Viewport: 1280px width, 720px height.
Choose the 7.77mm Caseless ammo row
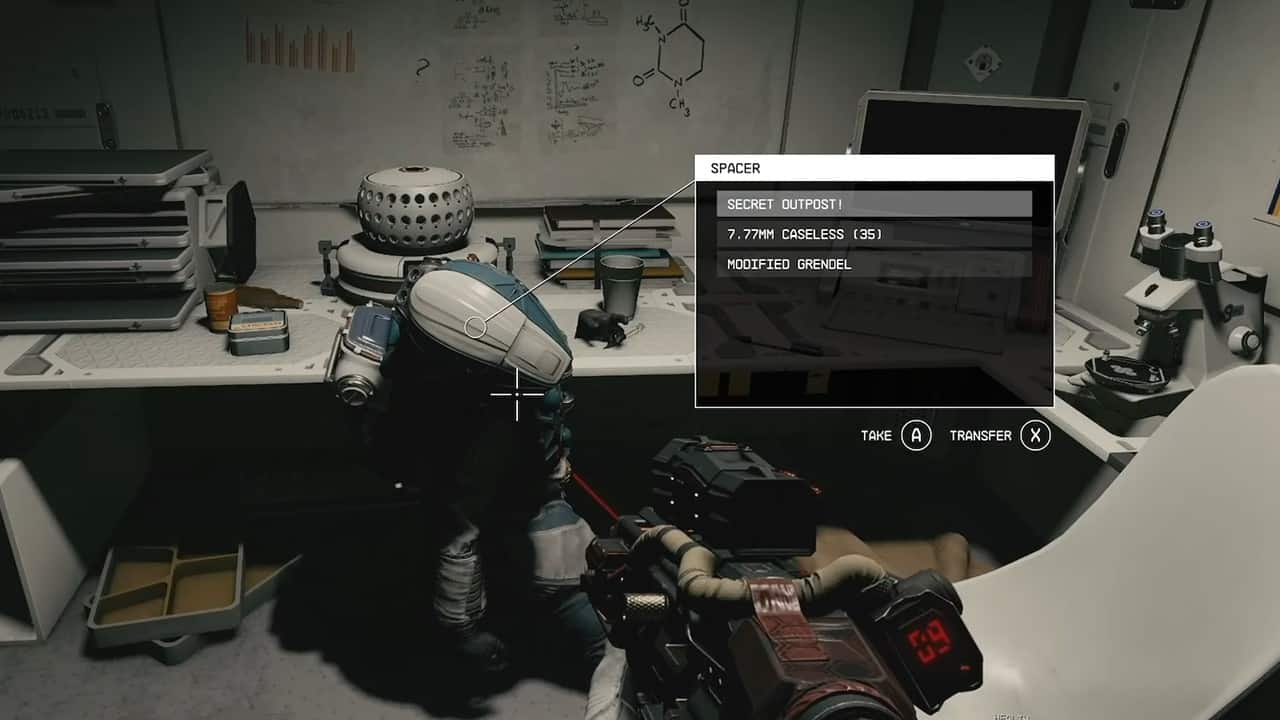tap(873, 234)
